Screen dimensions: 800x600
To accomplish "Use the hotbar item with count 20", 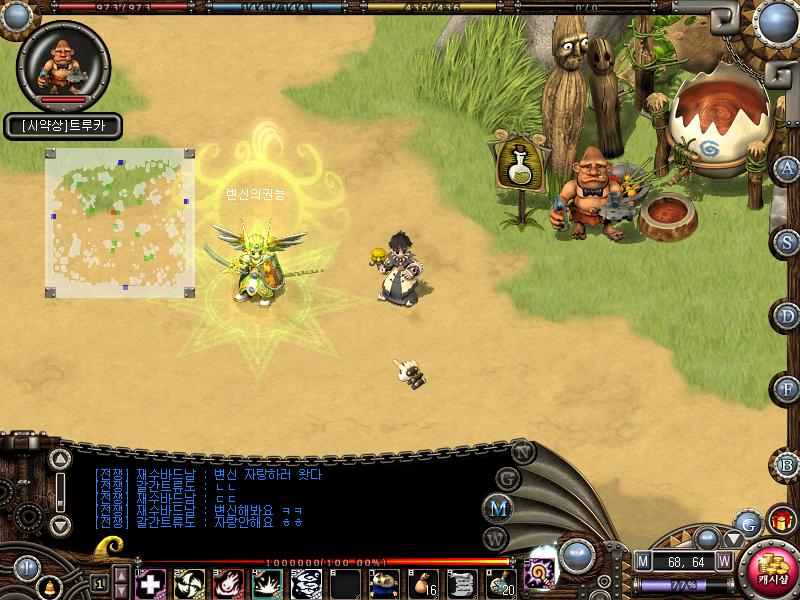I will tap(501, 582).
